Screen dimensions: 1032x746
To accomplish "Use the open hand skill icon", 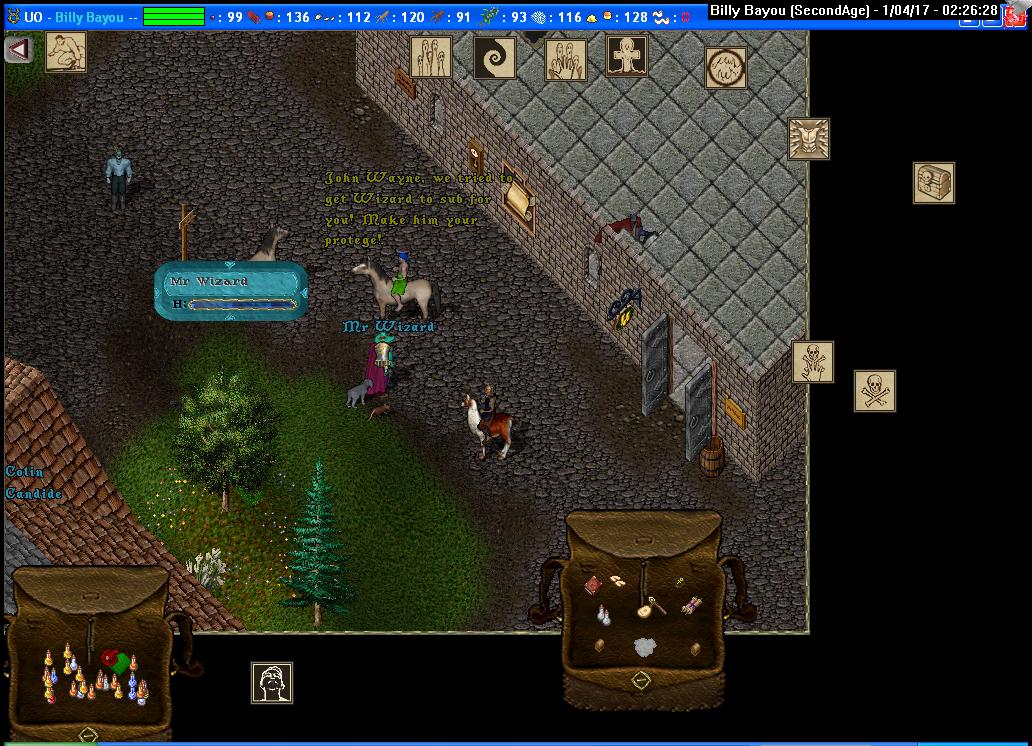I will click(x=566, y=60).
